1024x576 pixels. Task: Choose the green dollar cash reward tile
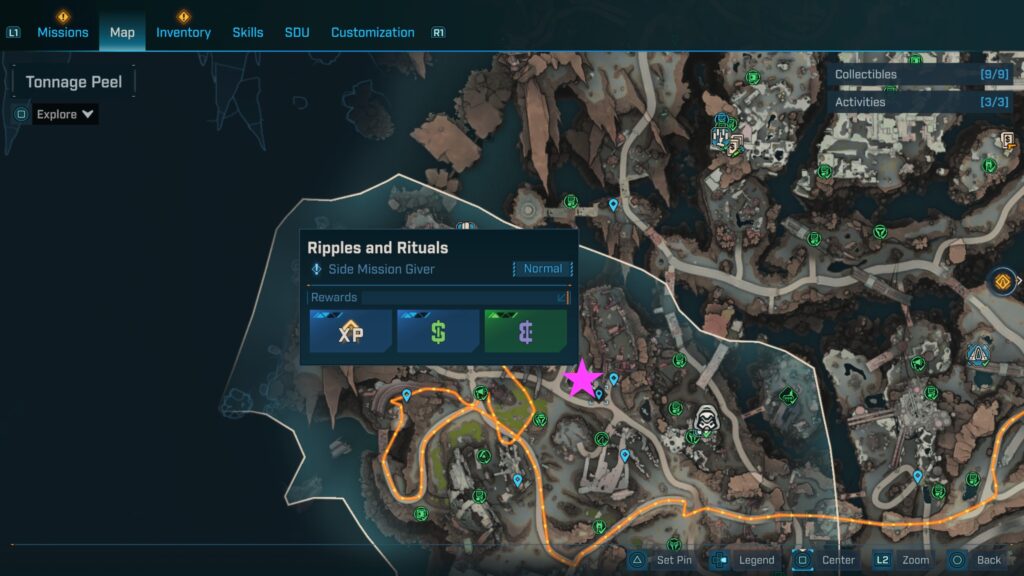(438, 331)
